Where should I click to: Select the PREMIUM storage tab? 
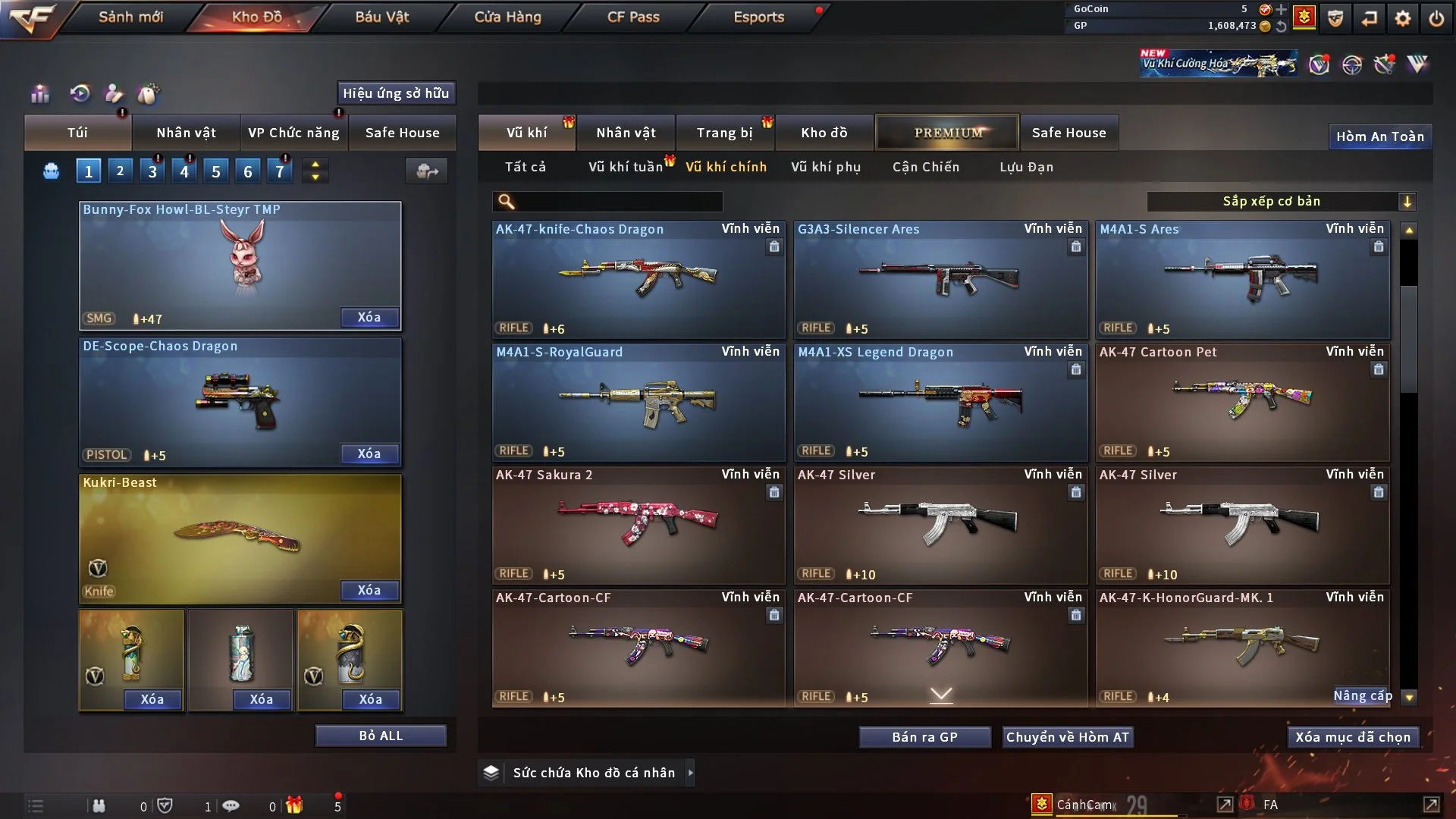pyautogui.click(x=947, y=133)
